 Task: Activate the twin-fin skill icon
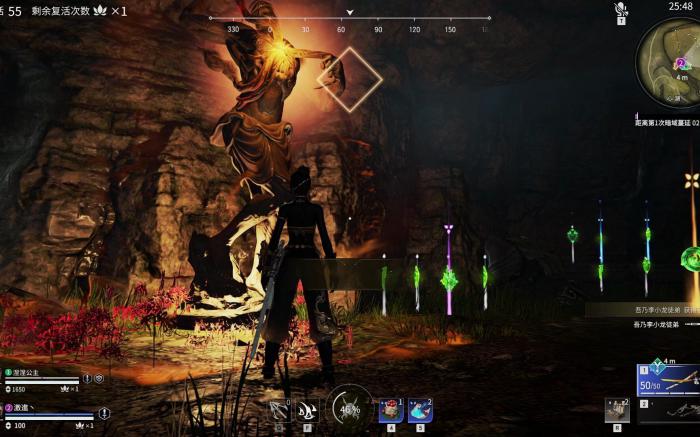pos(308,410)
